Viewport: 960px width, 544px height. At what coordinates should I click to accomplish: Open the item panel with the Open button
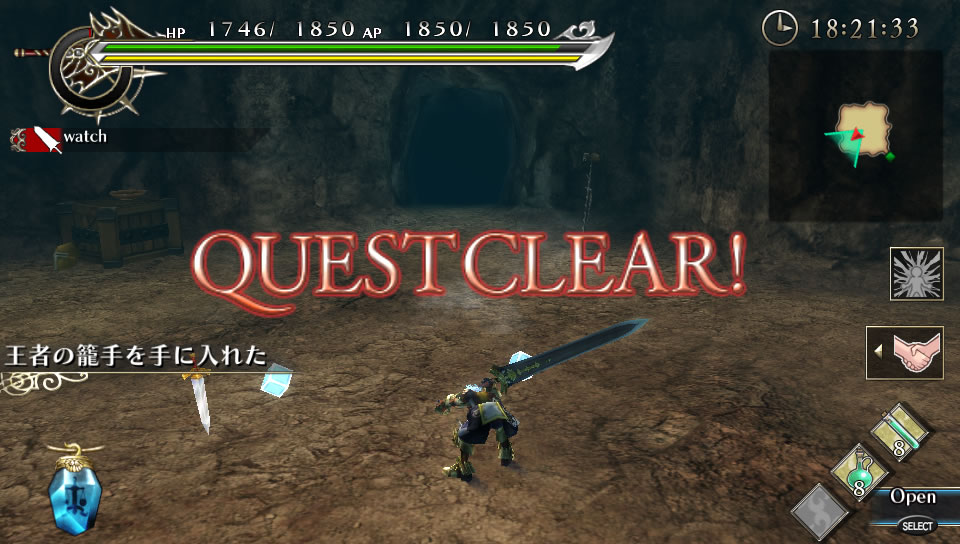tap(913, 497)
